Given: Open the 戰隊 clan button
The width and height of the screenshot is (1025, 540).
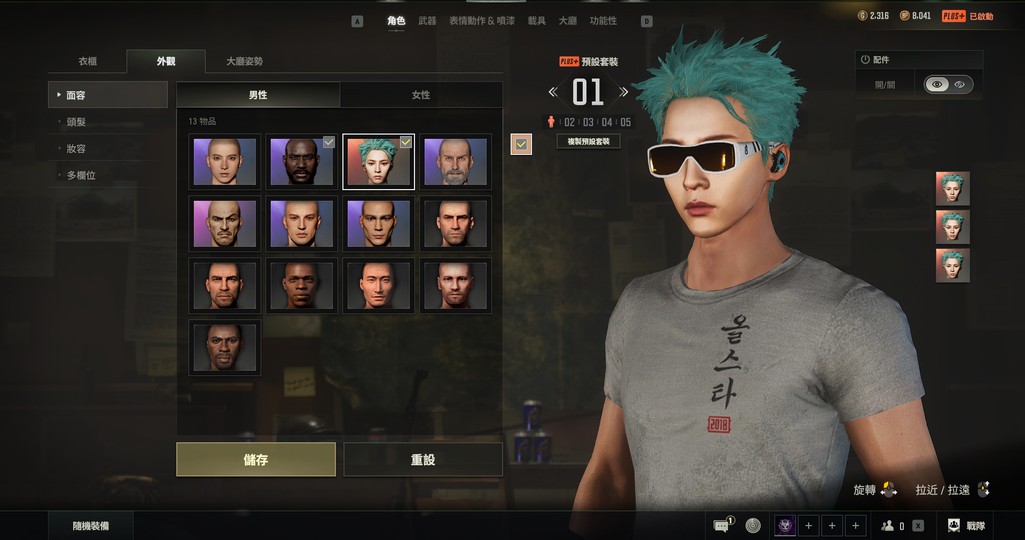Looking at the screenshot, I should [966, 525].
